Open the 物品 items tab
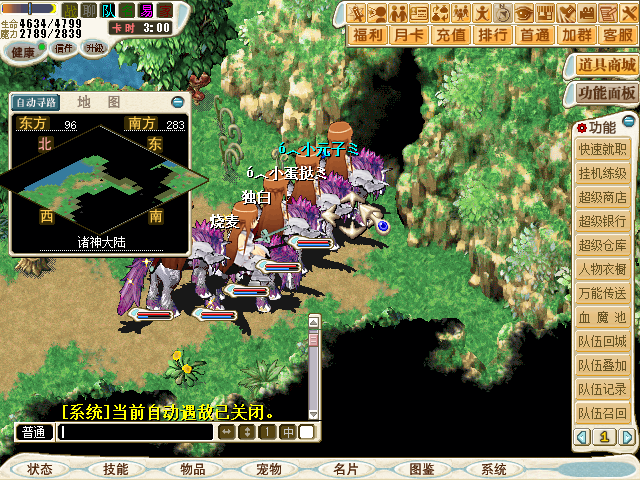The height and width of the screenshot is (480, 640). 192,469
